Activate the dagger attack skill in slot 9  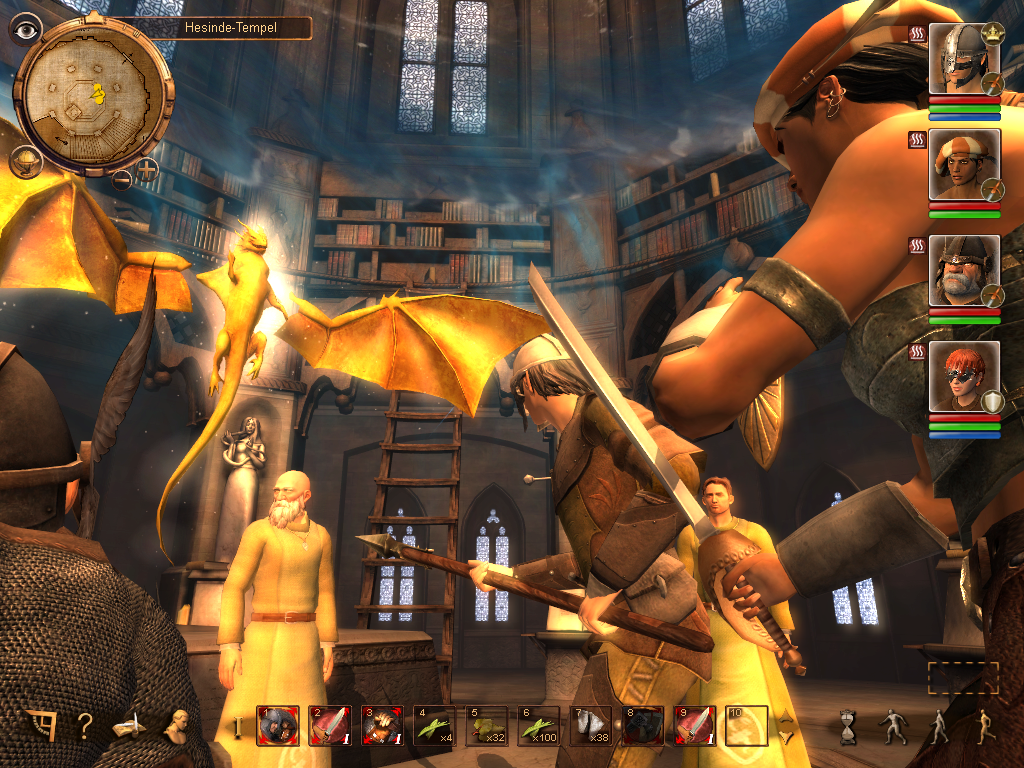pos(694,726)
